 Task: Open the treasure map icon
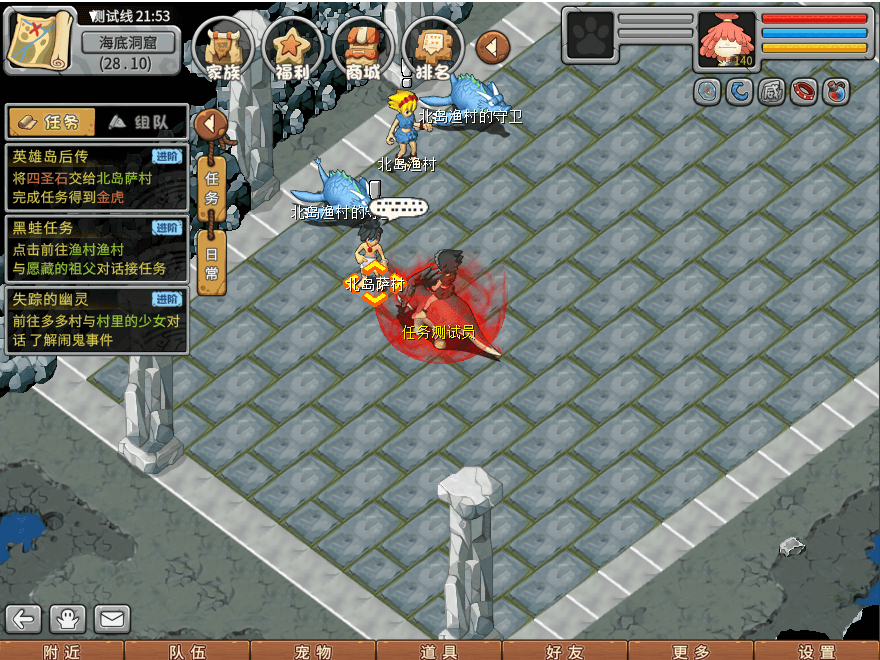tap(40, 38)
